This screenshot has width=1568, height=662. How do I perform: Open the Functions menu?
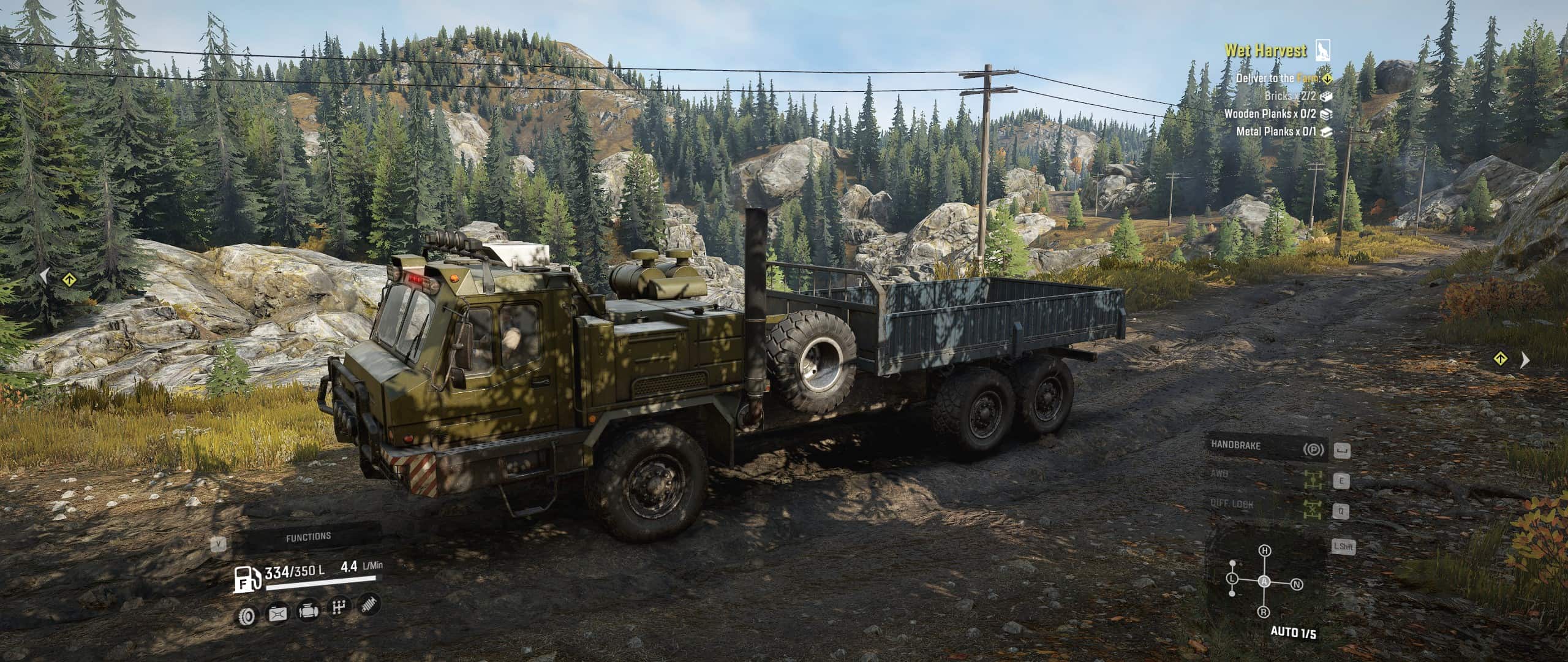[x=308, y=537]
